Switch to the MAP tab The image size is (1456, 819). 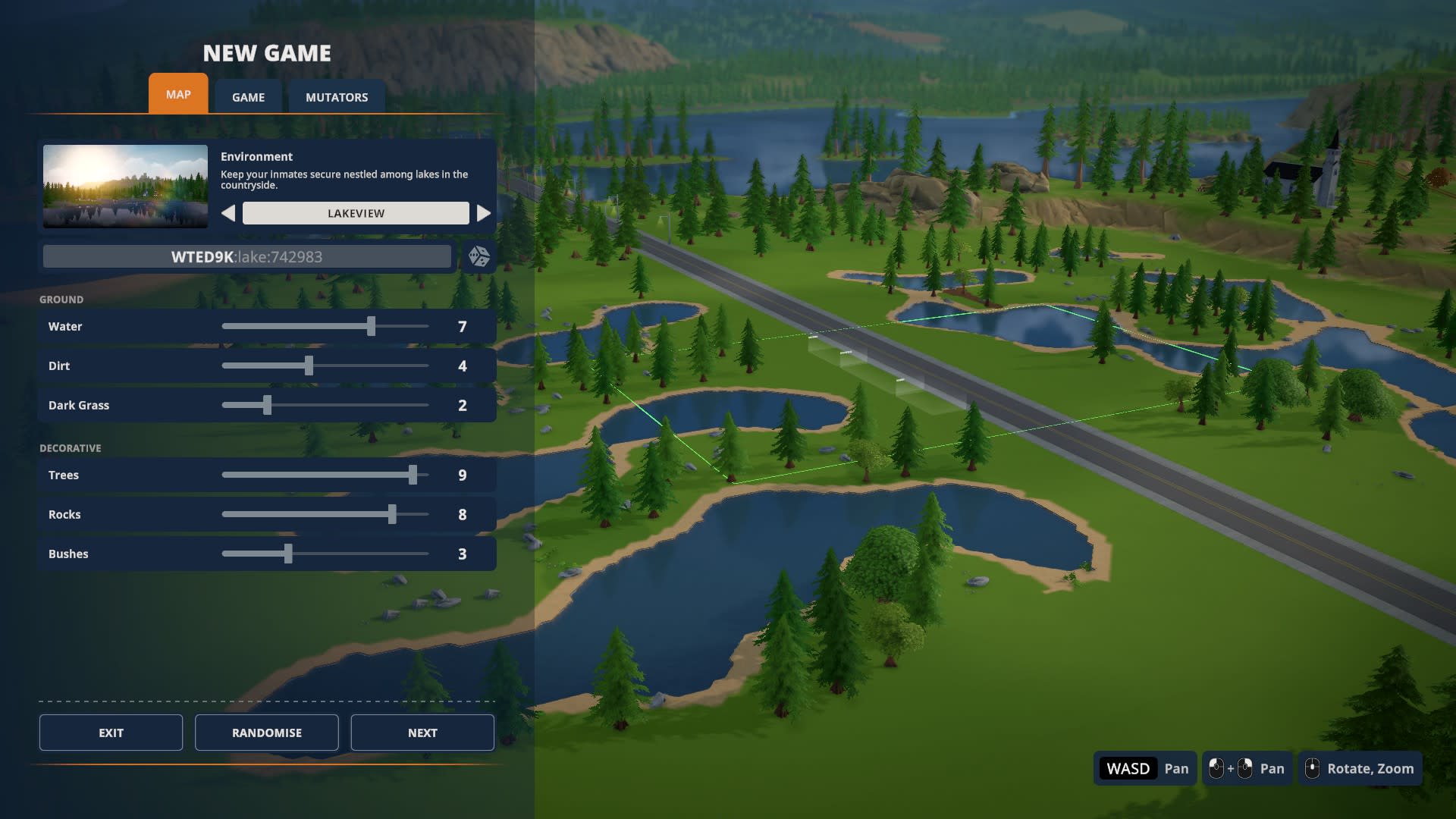click(x=178, y=94)
